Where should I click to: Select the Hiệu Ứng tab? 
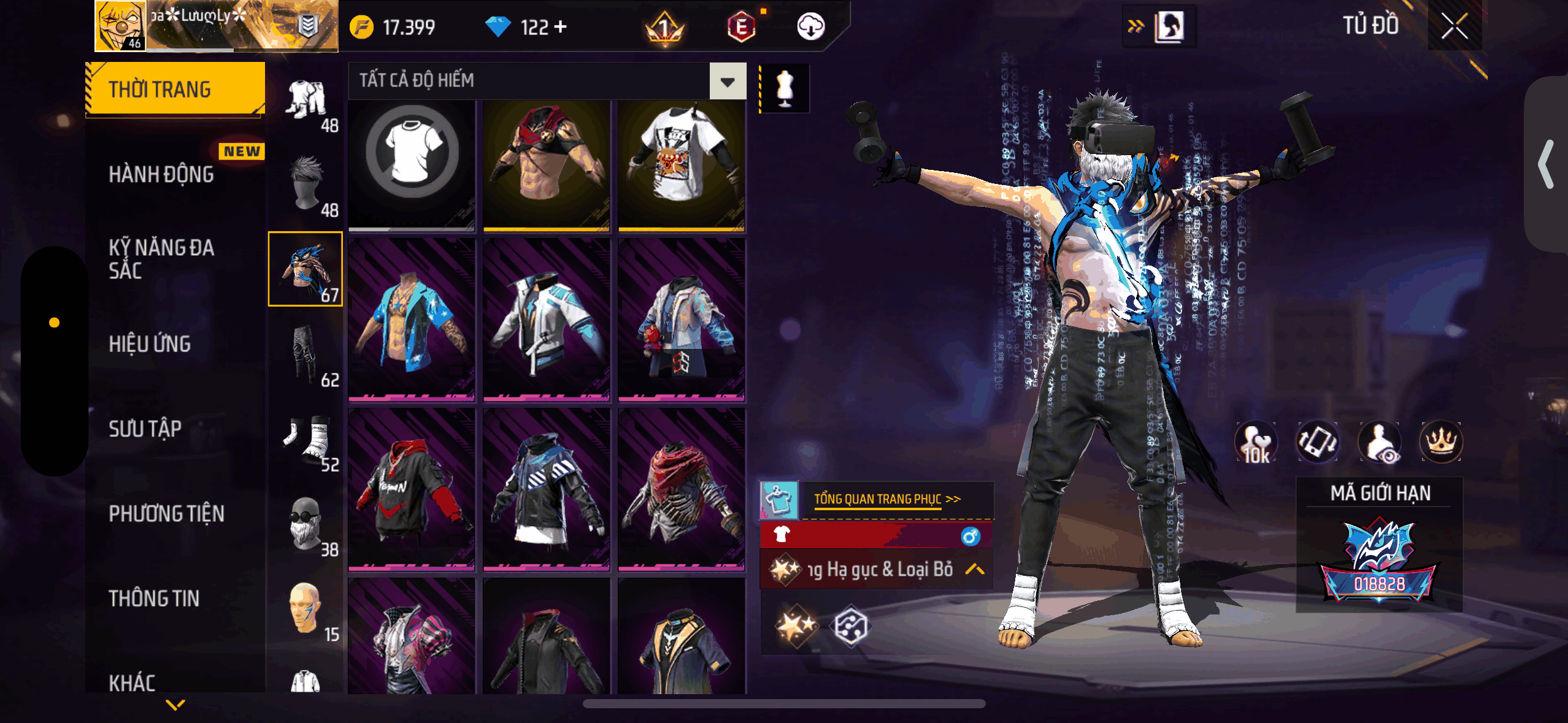pyautogui.click(x=150, y=344)
